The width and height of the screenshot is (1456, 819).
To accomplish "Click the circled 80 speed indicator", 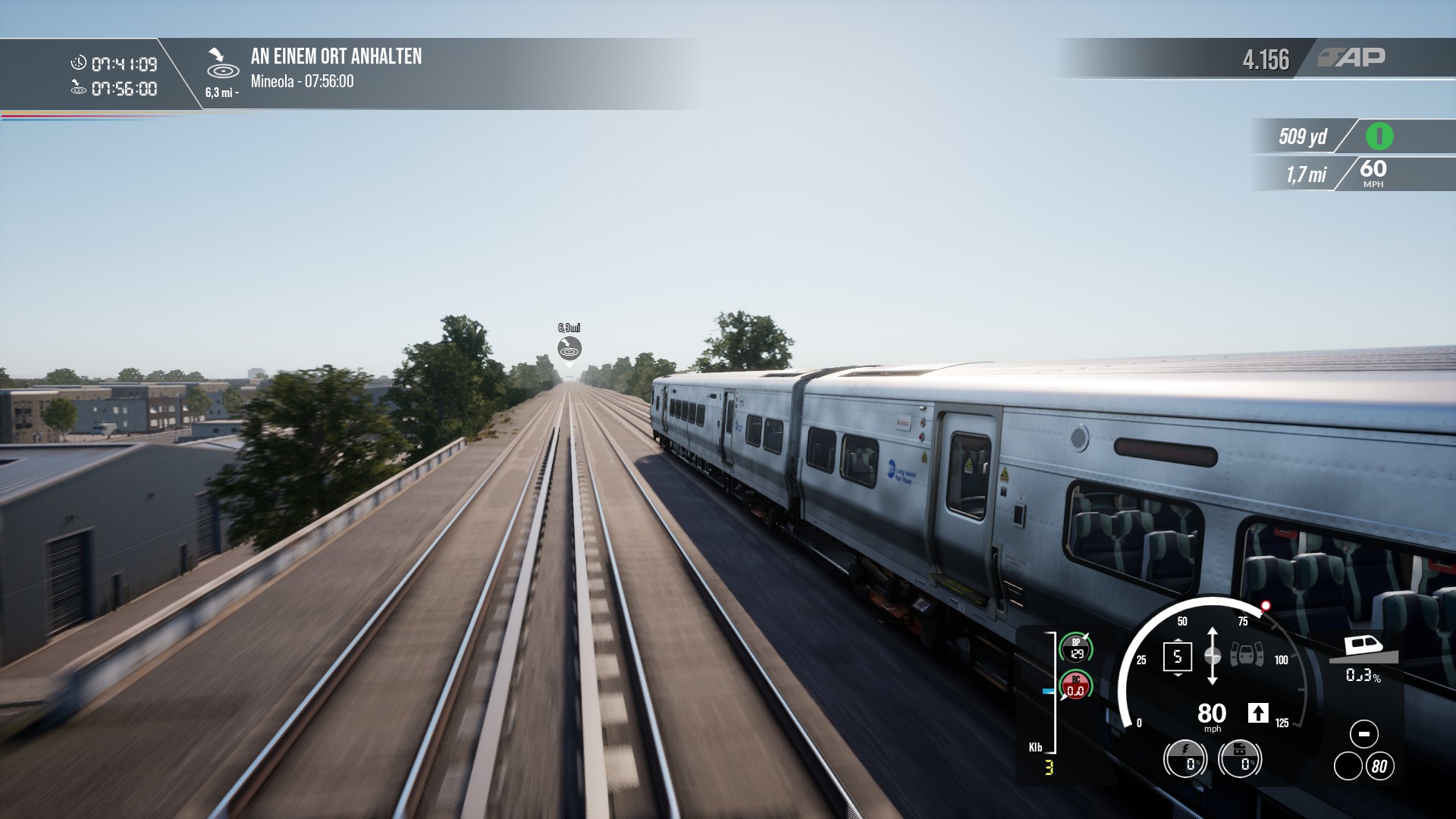I will coord(1379,767).
